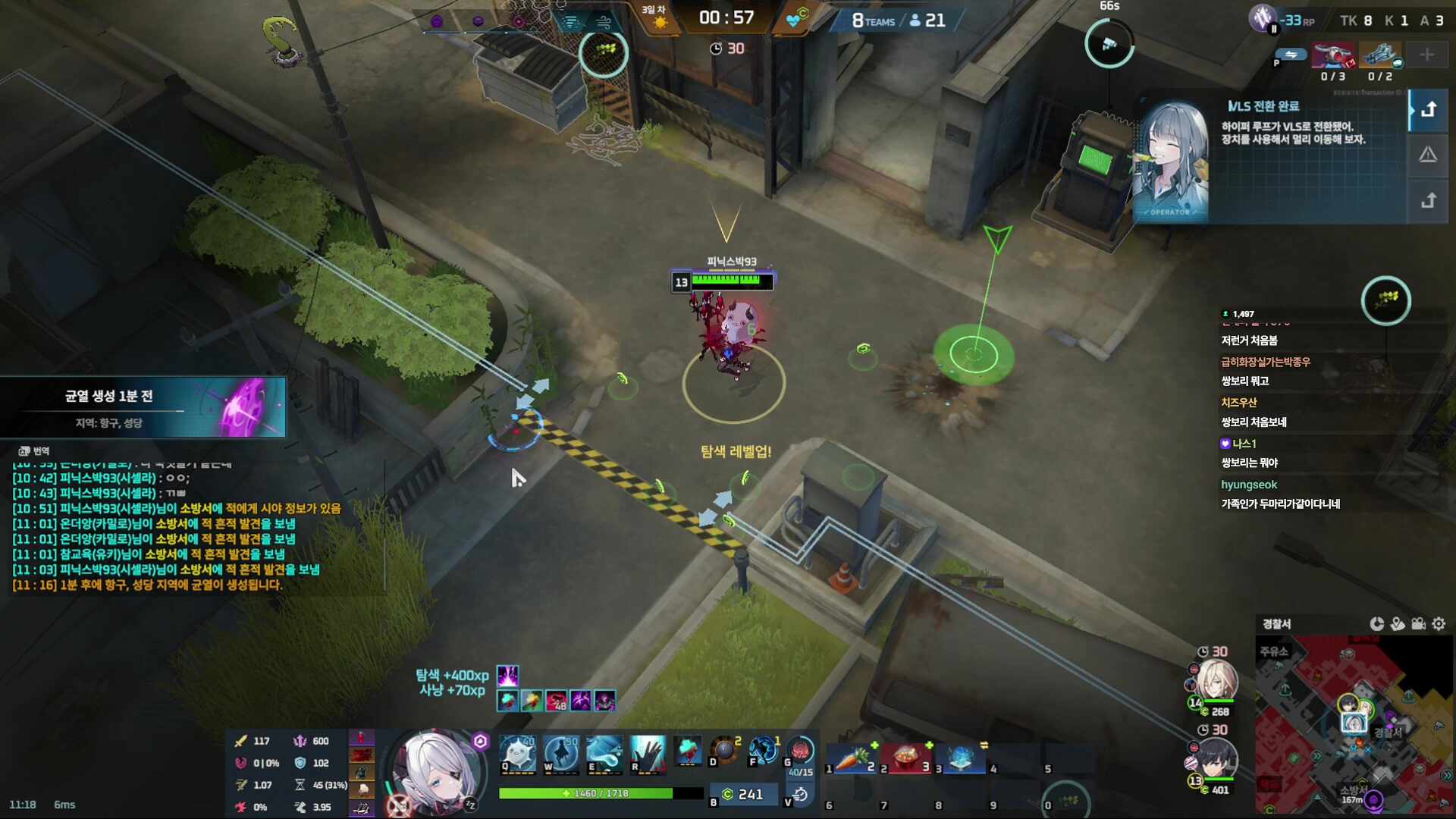The height and width of the screenshot is (819, 1456).
Task: Use the W skill on the ability bar
Action: point(561,754)
